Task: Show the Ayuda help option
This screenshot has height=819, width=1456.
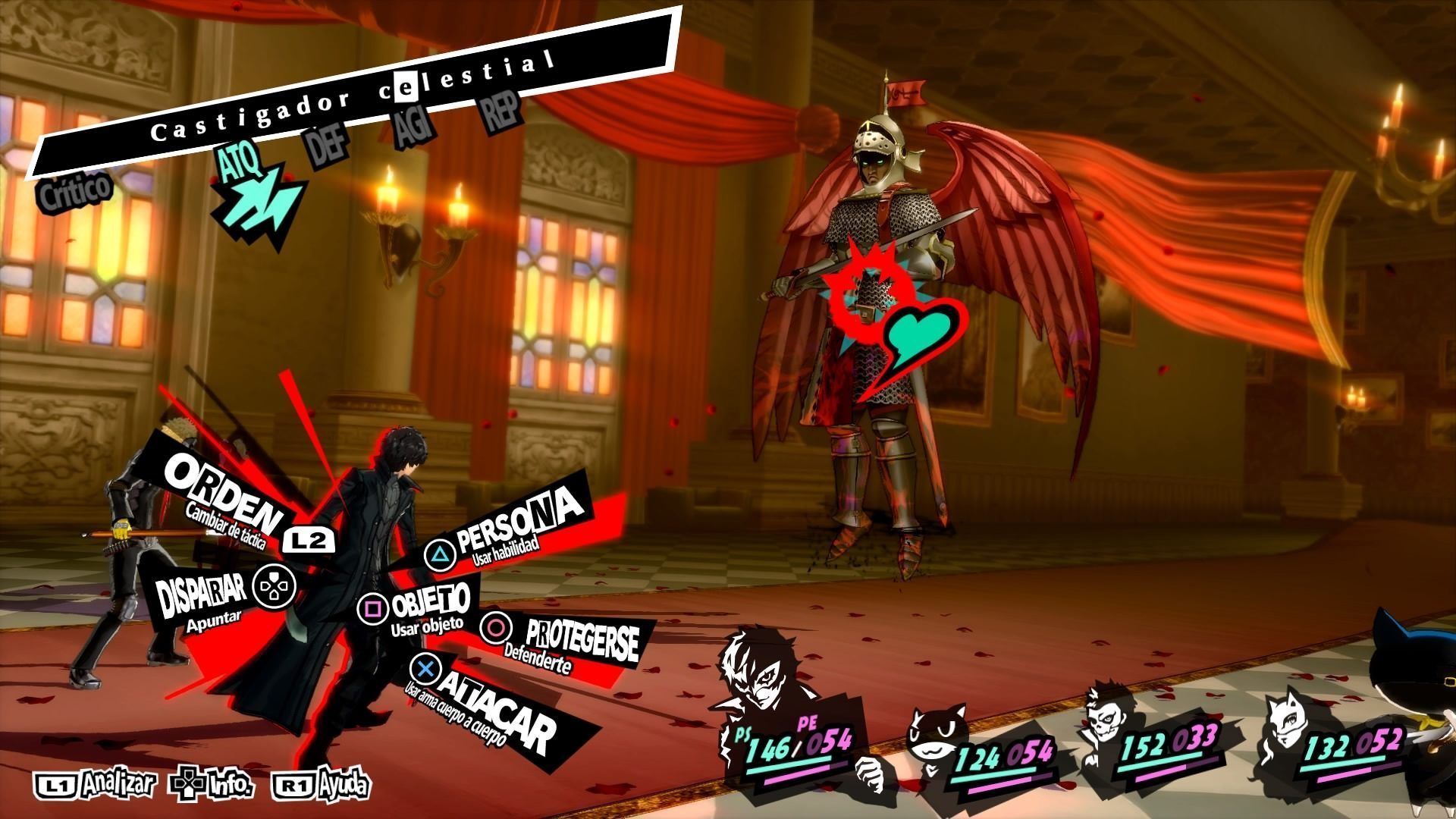Action: pos(324,783)
